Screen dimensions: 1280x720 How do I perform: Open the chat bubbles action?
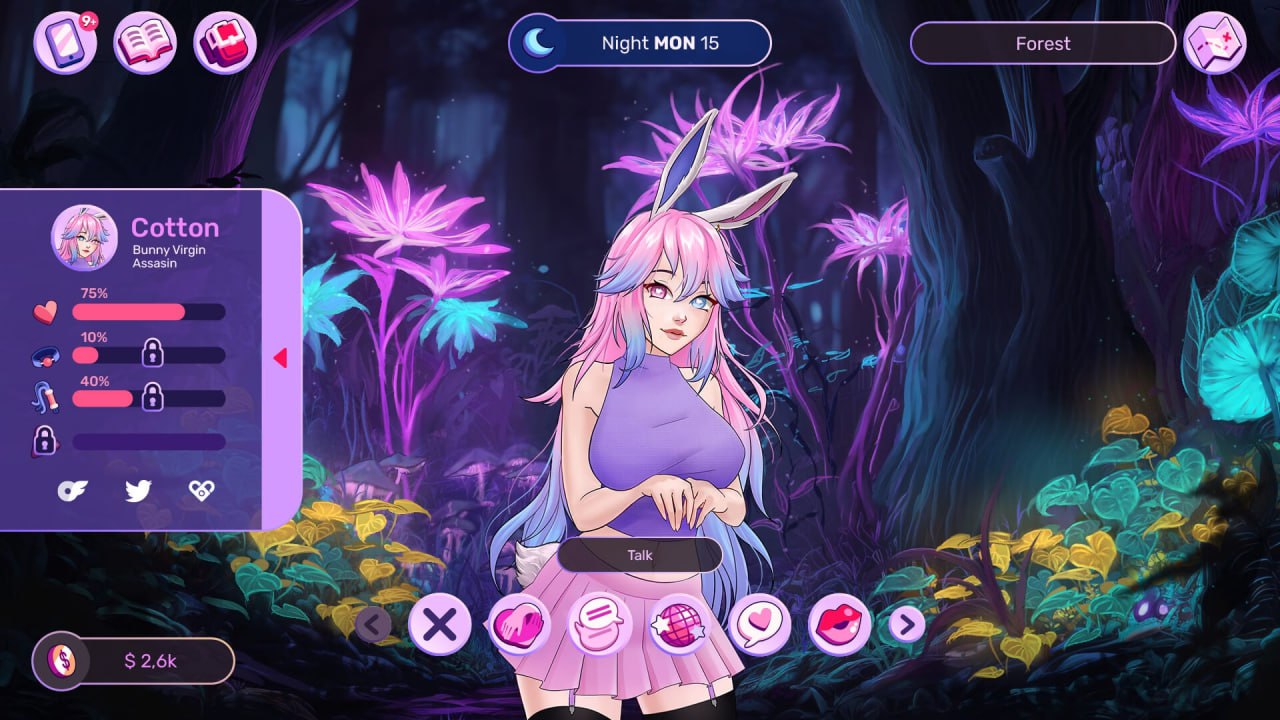(x=600, y=622)
